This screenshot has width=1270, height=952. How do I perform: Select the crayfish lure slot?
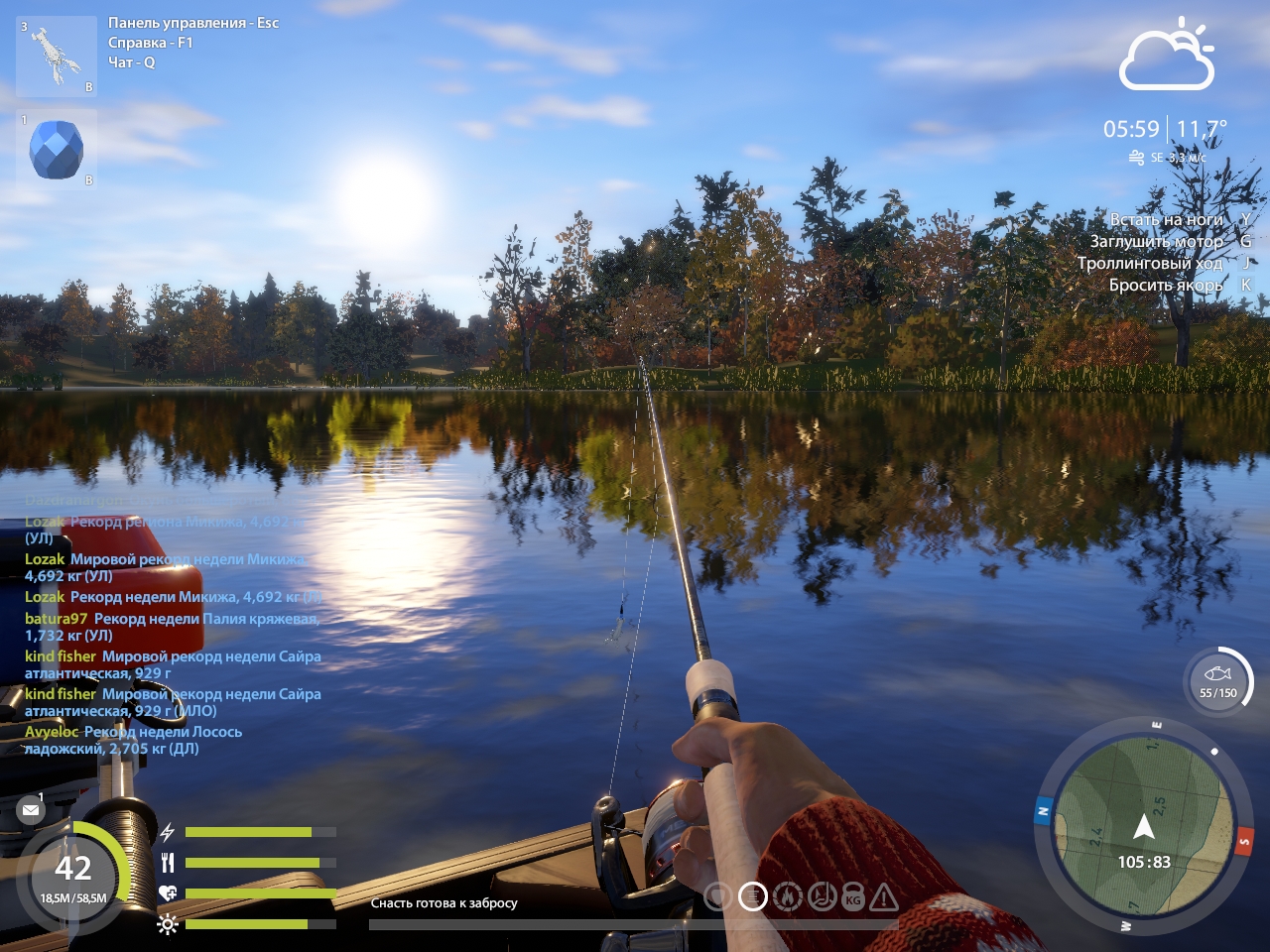57,57
